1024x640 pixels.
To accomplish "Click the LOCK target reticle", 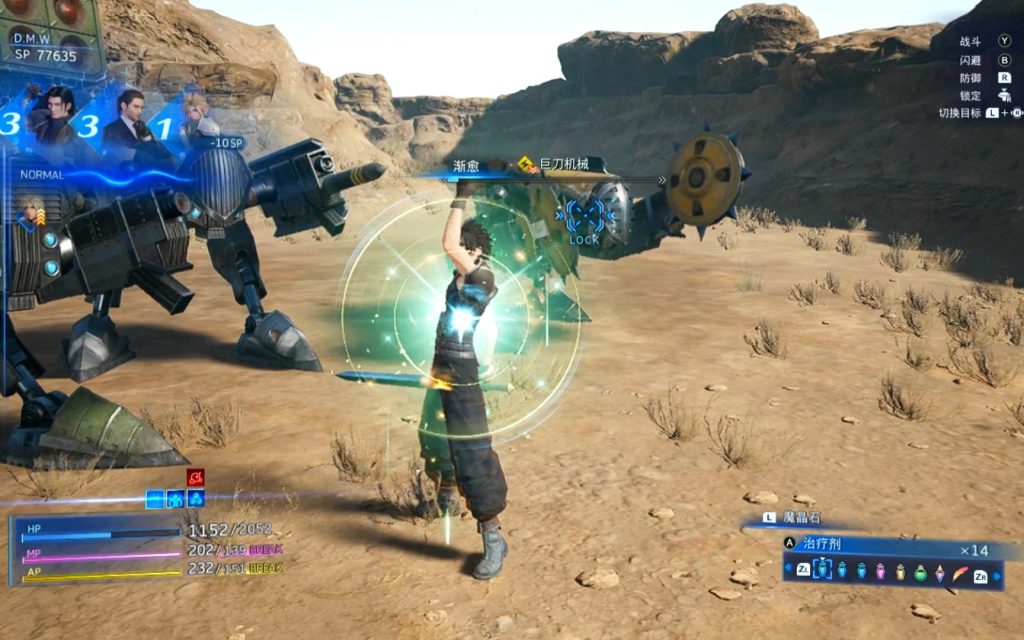I will click(583, 218).
